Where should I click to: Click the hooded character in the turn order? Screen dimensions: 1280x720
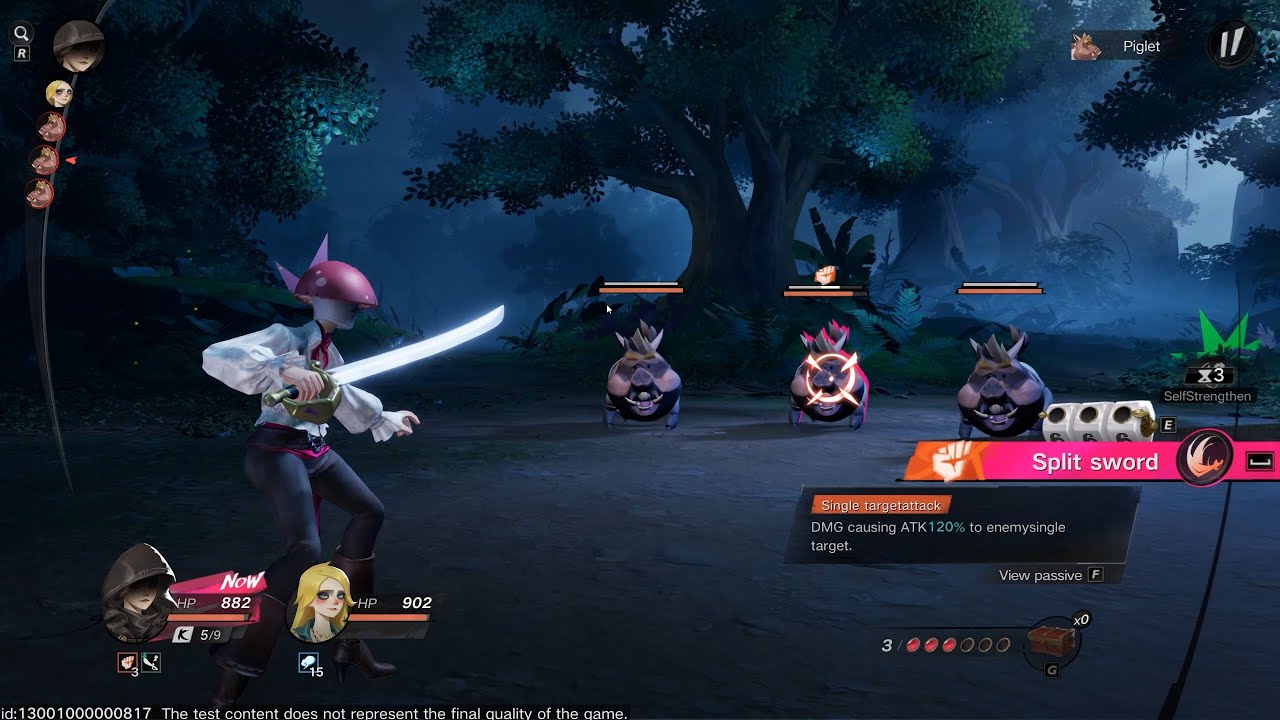[x=78, y=46]
